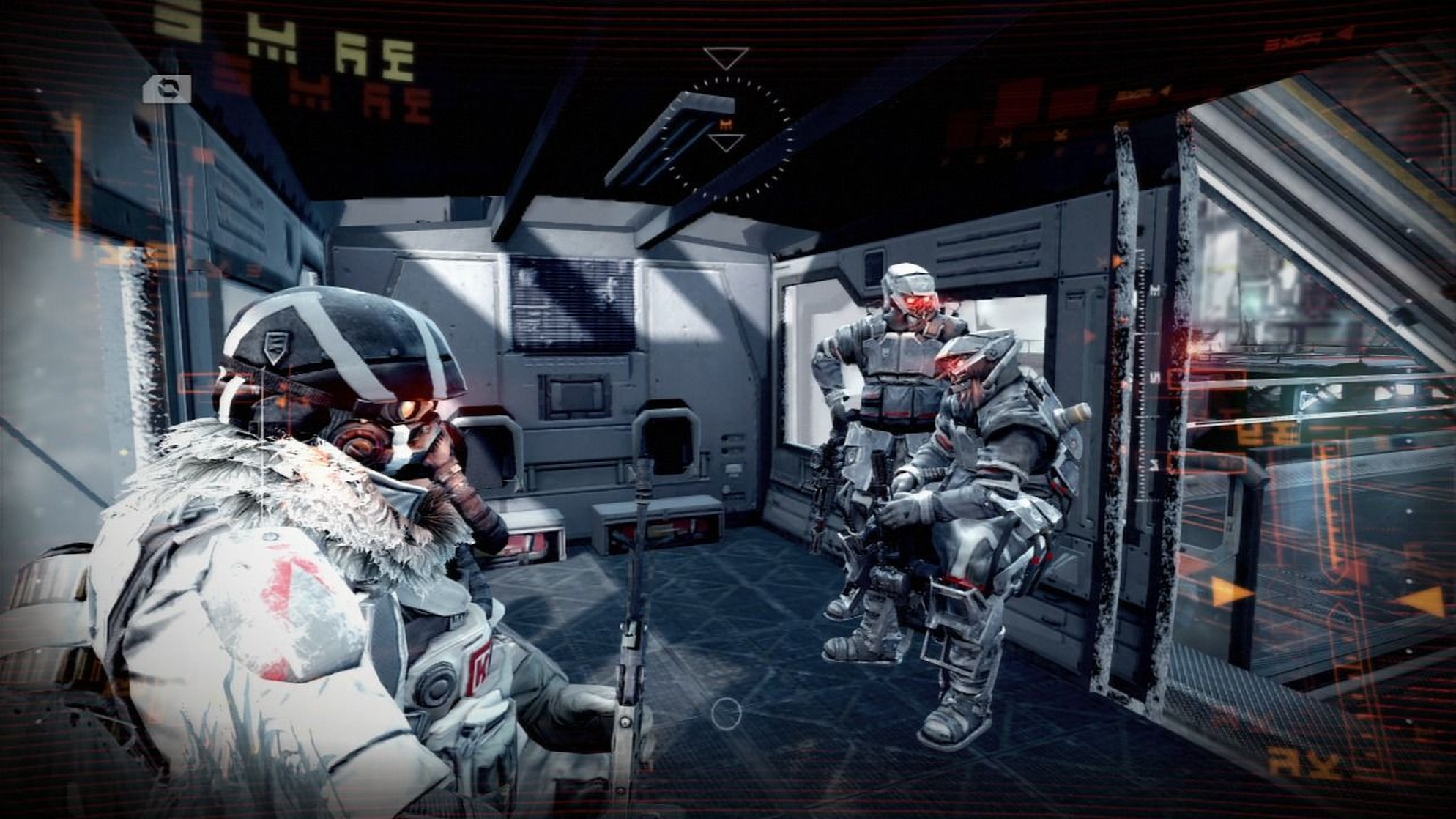Viewport: 1456px width, 819px height.
Task: Toggle the upper triangle marker above the compass
Action: point(725,57)
